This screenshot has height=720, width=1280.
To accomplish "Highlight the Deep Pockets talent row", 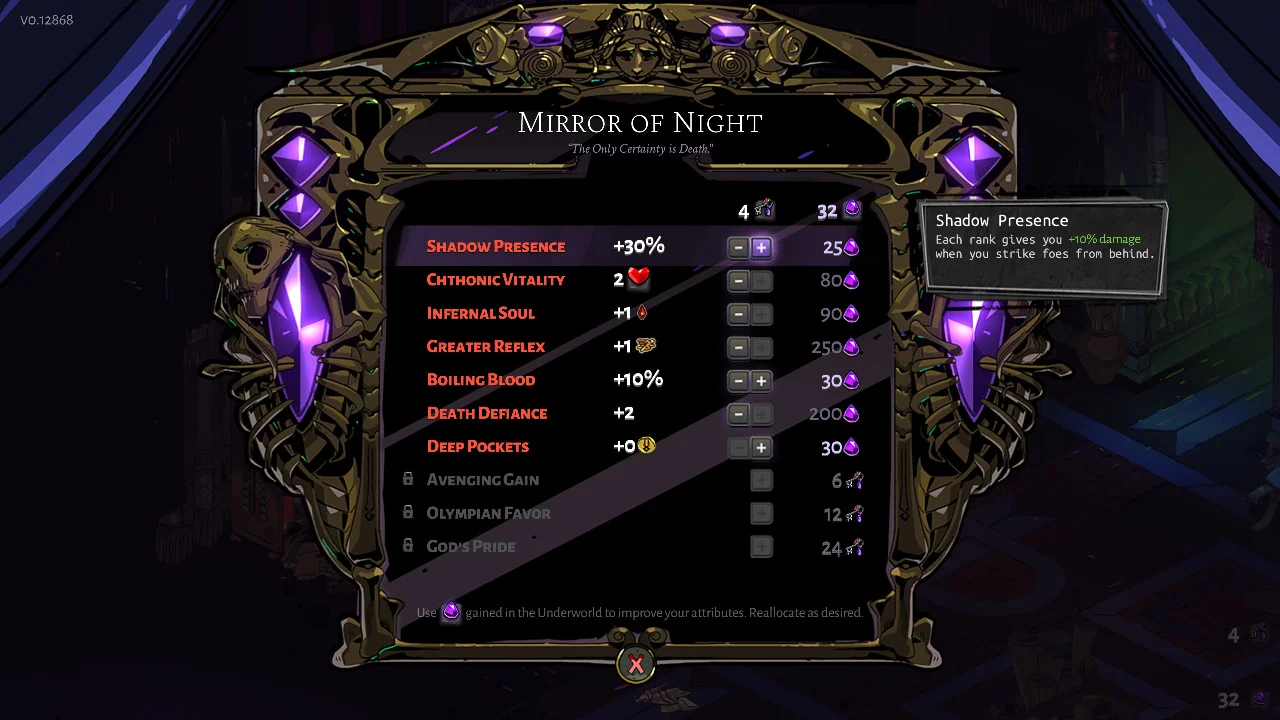I will (478, 447).
